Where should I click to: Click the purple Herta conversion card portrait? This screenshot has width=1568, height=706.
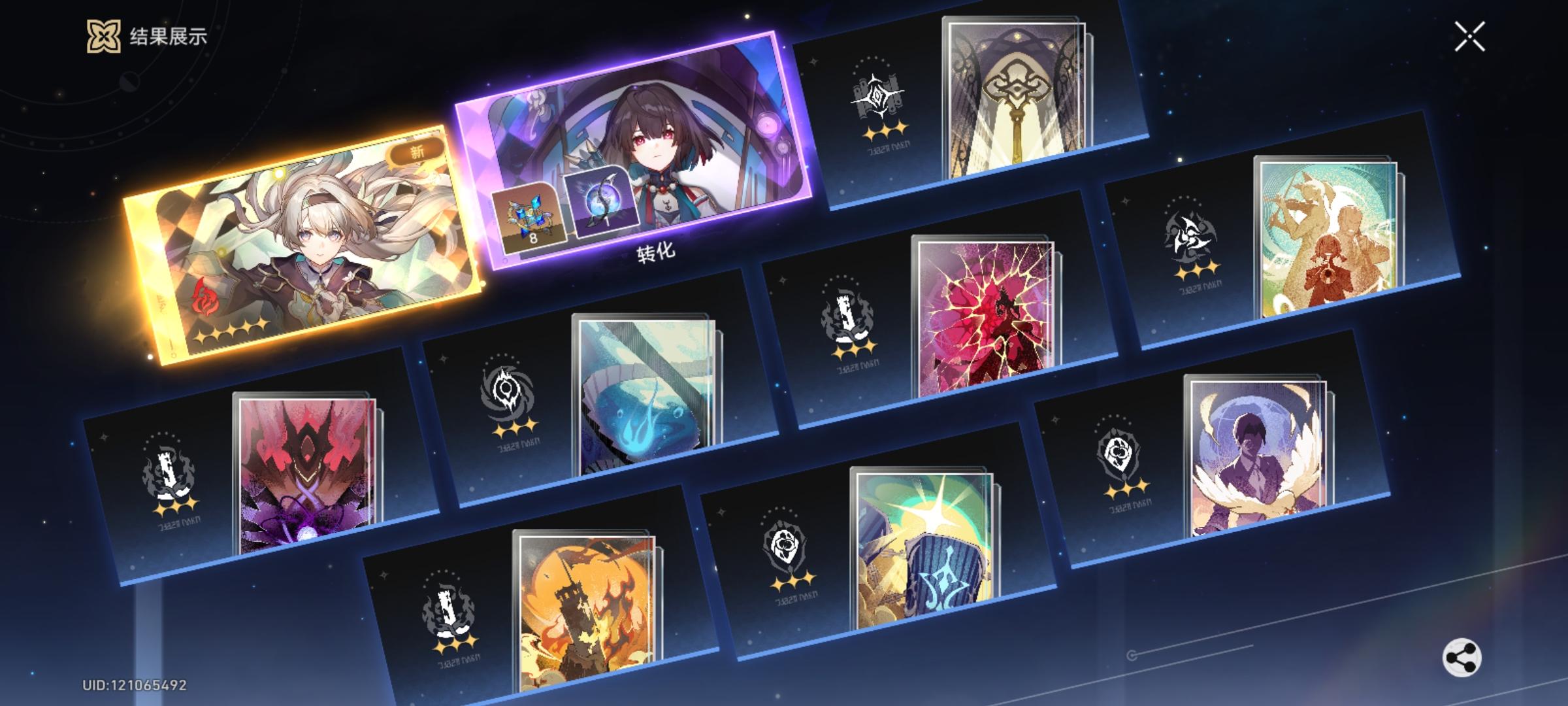653,141
